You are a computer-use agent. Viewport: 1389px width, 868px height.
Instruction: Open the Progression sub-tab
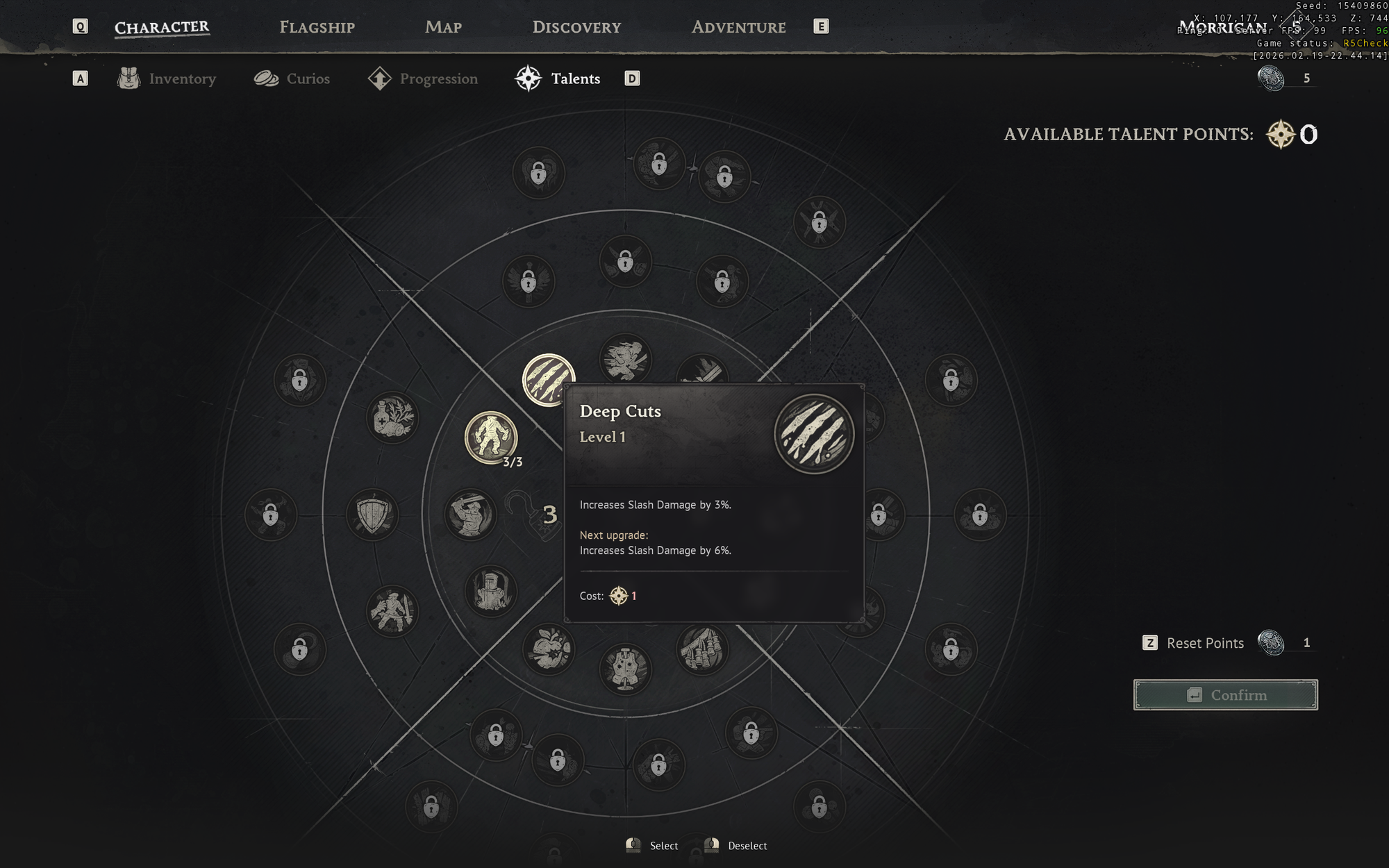pos(424,78)
